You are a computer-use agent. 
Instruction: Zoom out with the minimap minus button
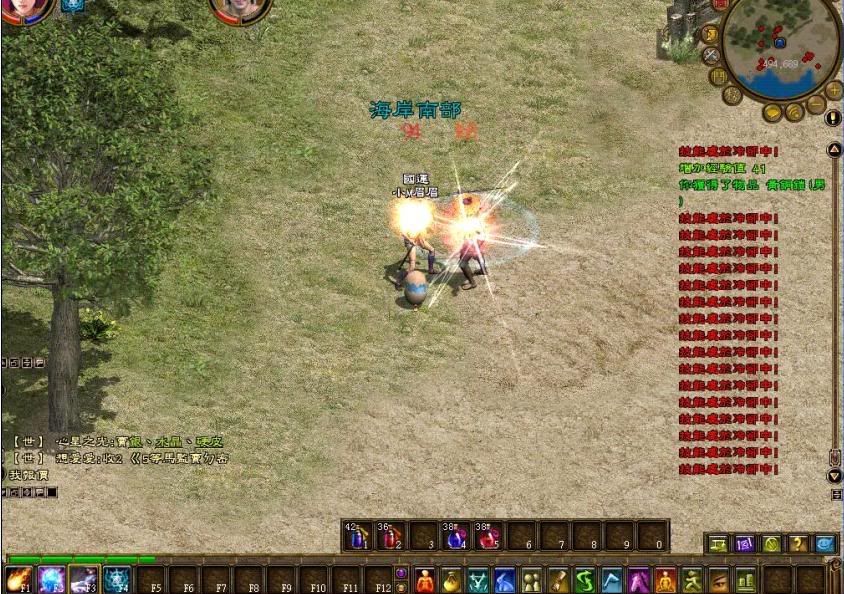pyautogui.click(x=816, y=105)
